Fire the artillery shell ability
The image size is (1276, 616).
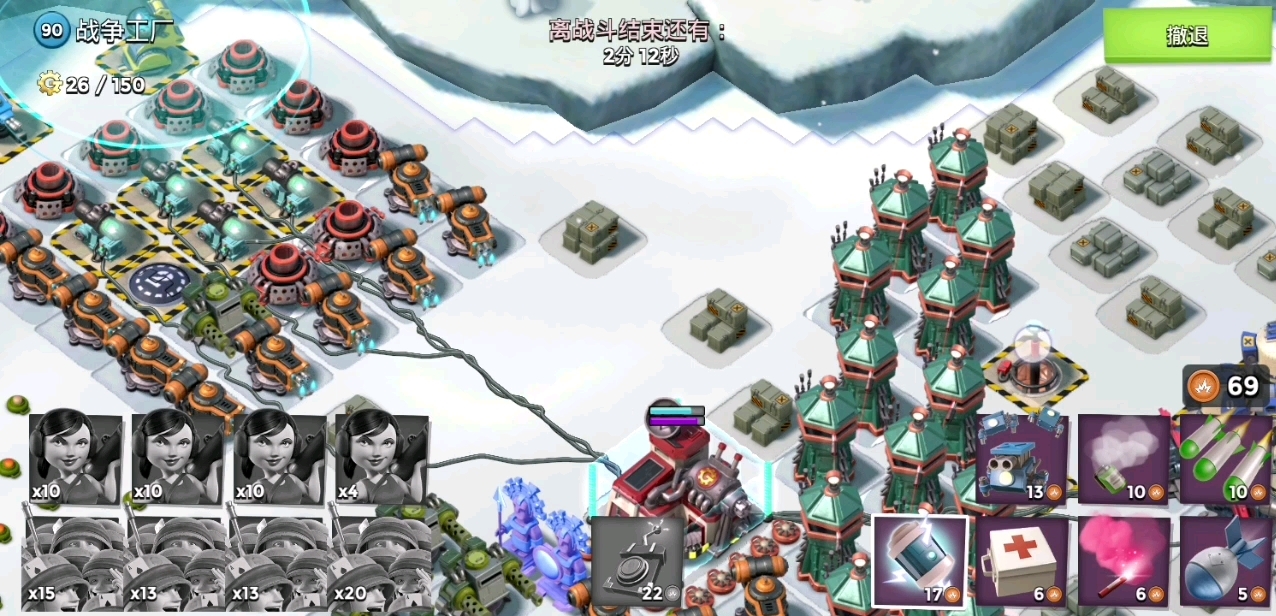[x=1225, y=561]
